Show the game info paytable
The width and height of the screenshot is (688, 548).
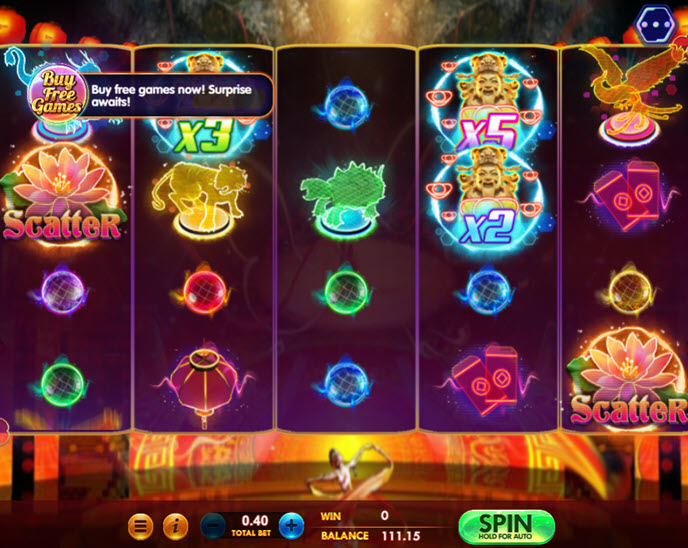coord(175,525)
